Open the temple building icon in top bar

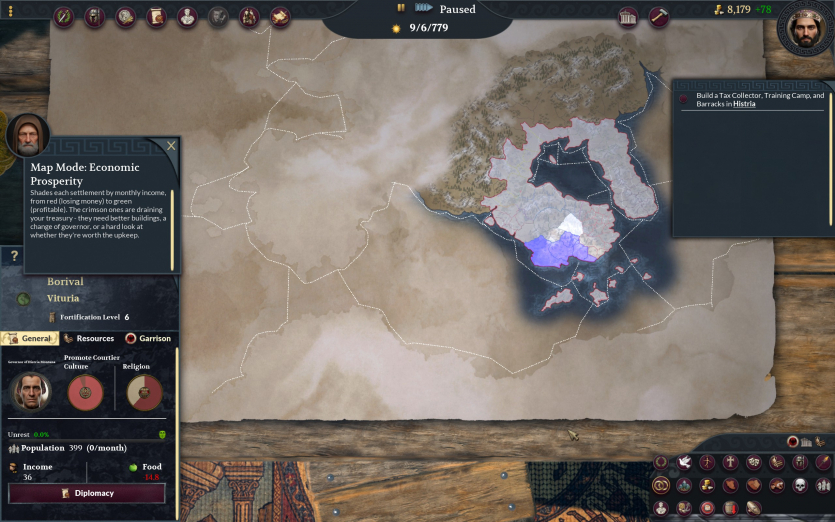[x=628, y=17]
